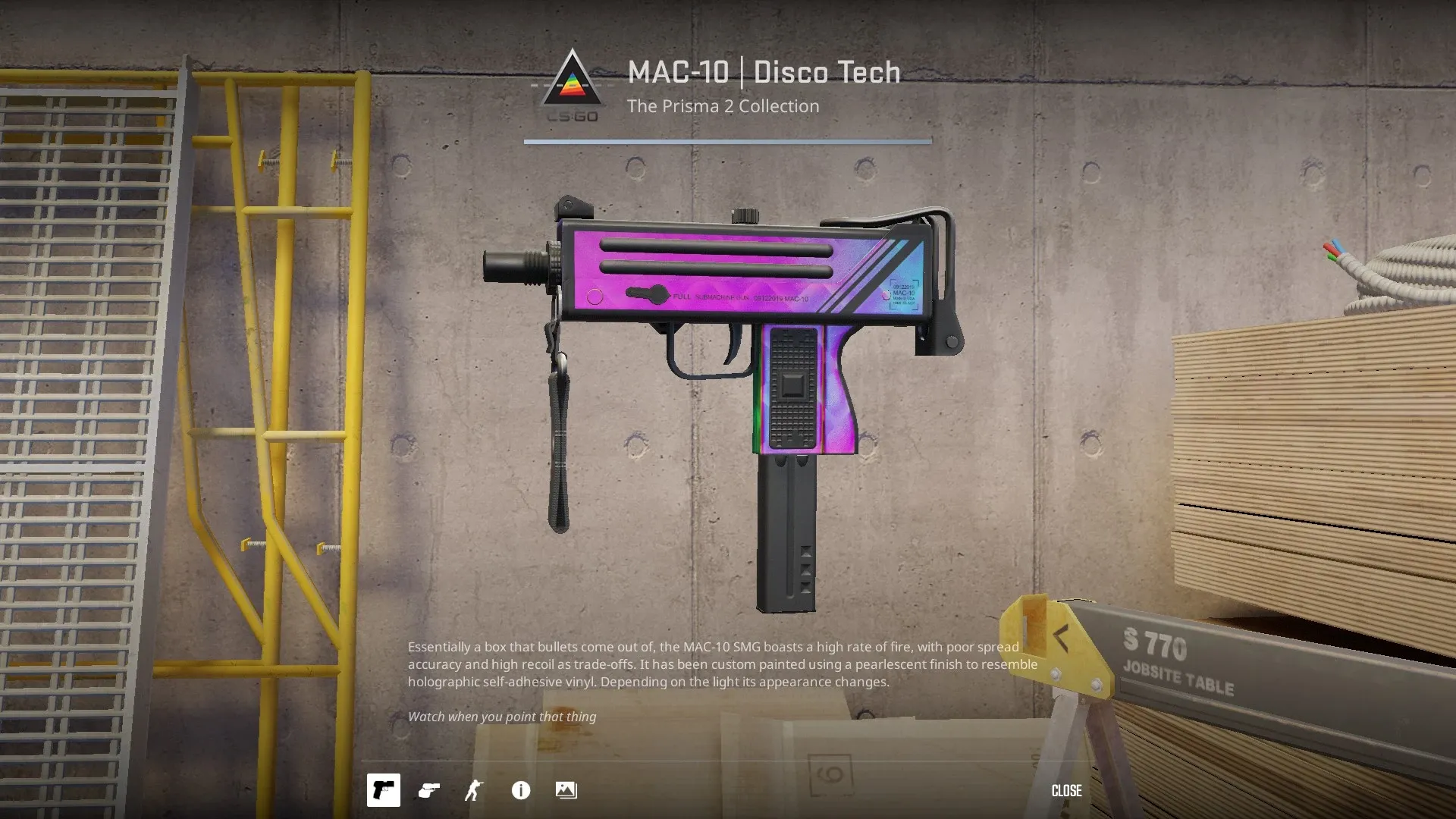Toggle the item info icon
1456x819 pixels.
(521, 790)
